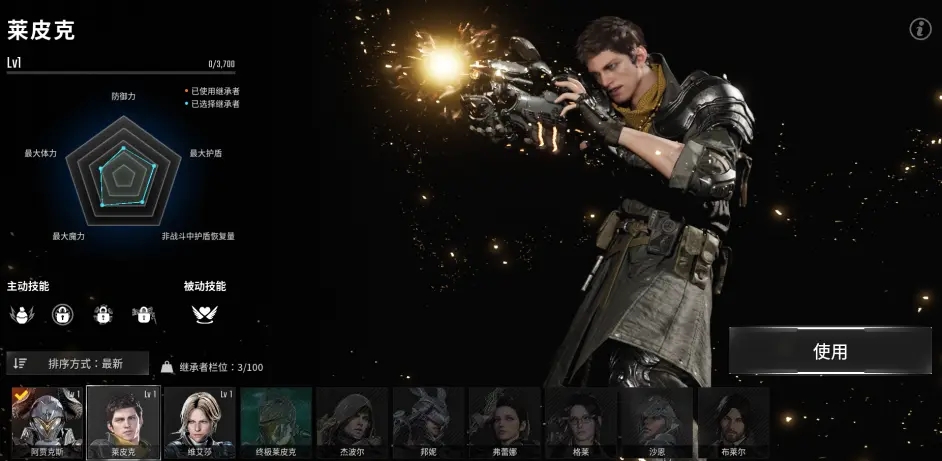Inspect the winged heart passive skill
Viewport: 942px width, 461px height.
point(205,314)
